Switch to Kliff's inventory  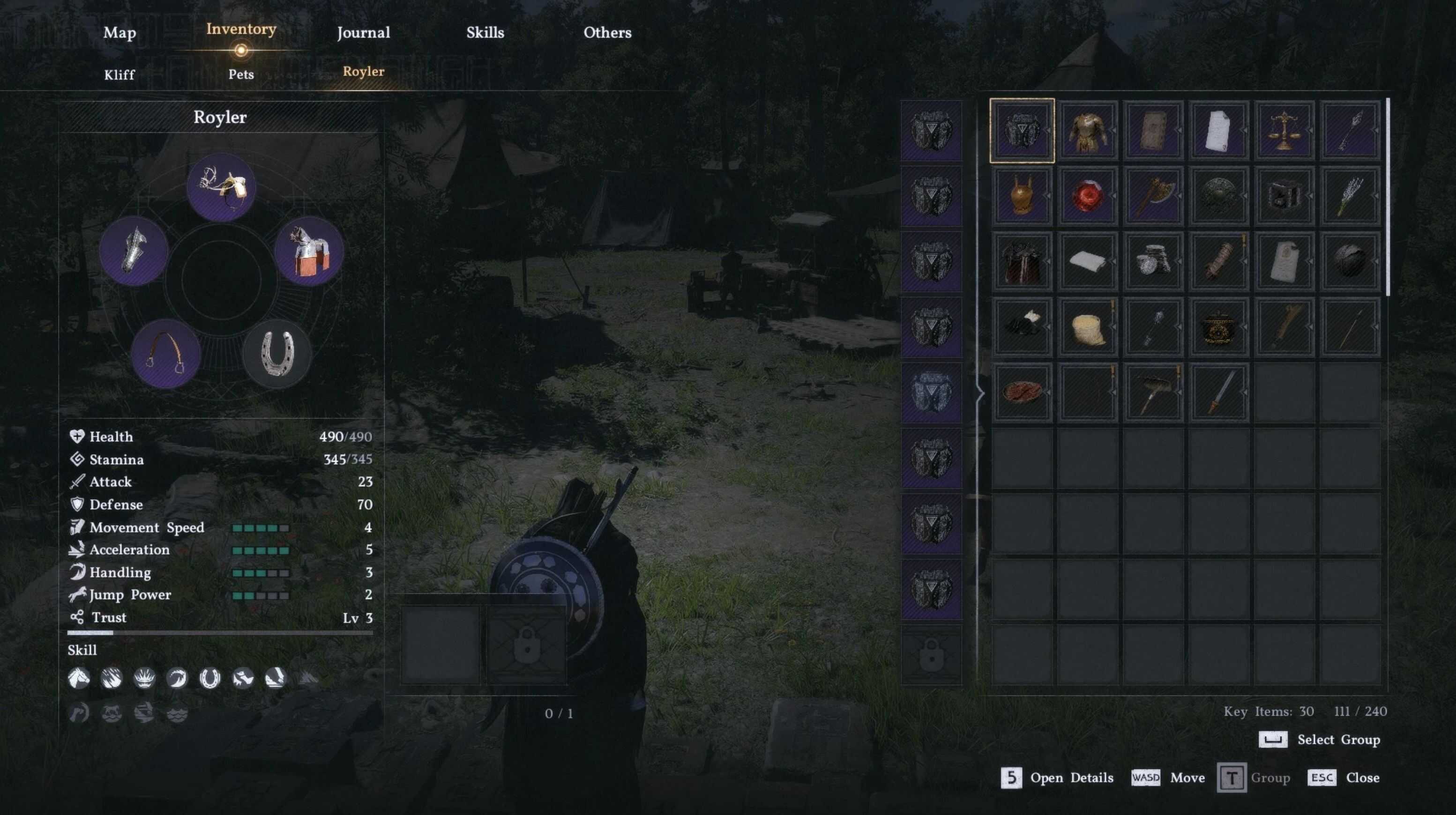pyautogui.click(x=119, y=74)
